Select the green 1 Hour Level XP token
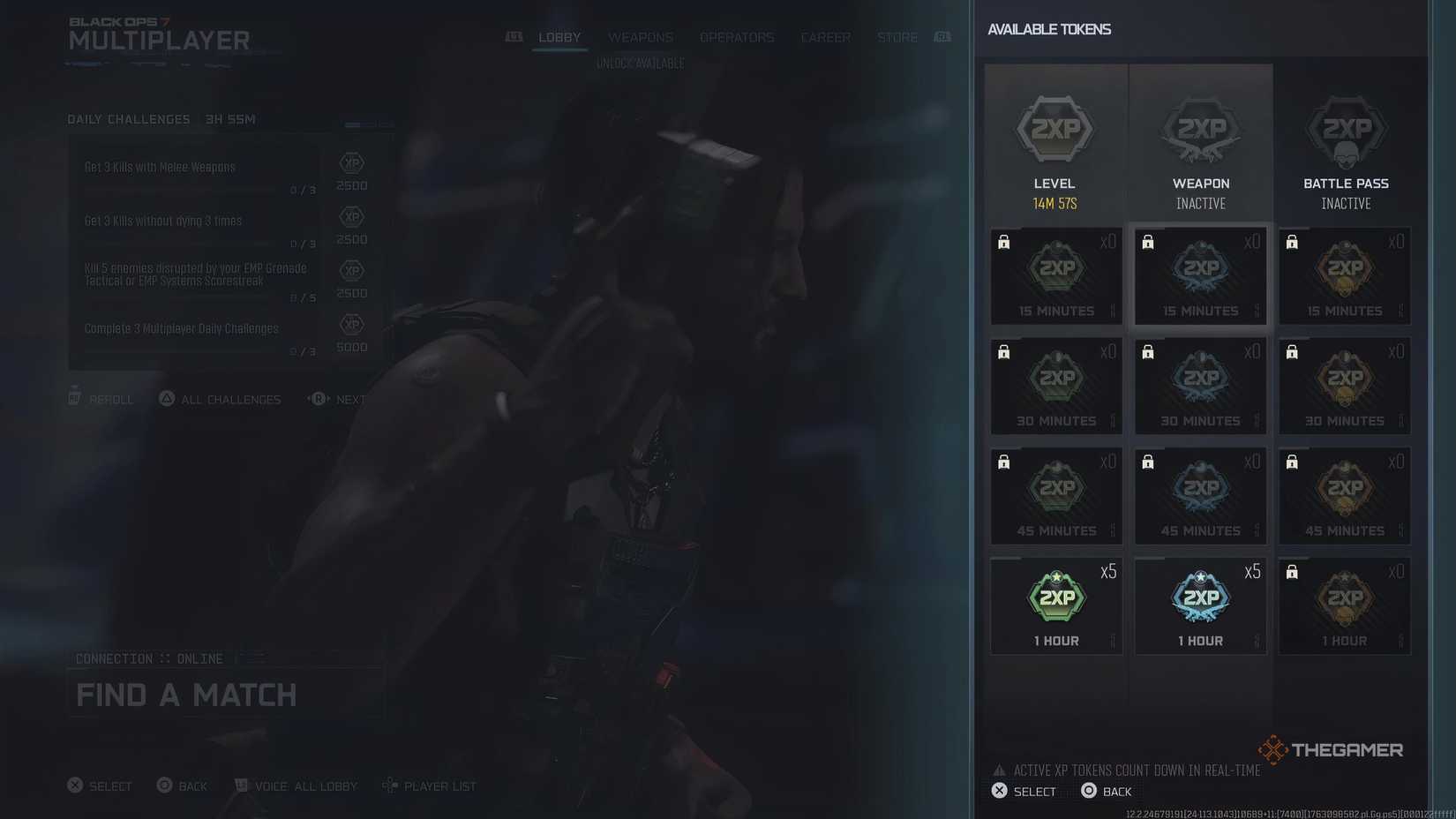This screenshot has height=819, width=1456. (1055, 605)
